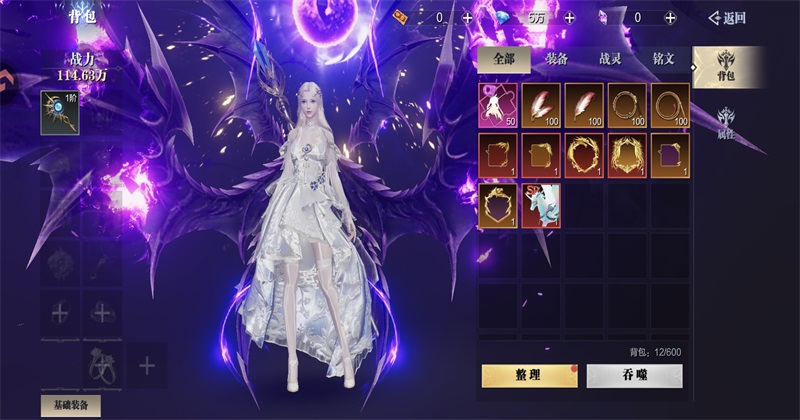Select the pink character shard item with 50

click(x=497, y=105)
